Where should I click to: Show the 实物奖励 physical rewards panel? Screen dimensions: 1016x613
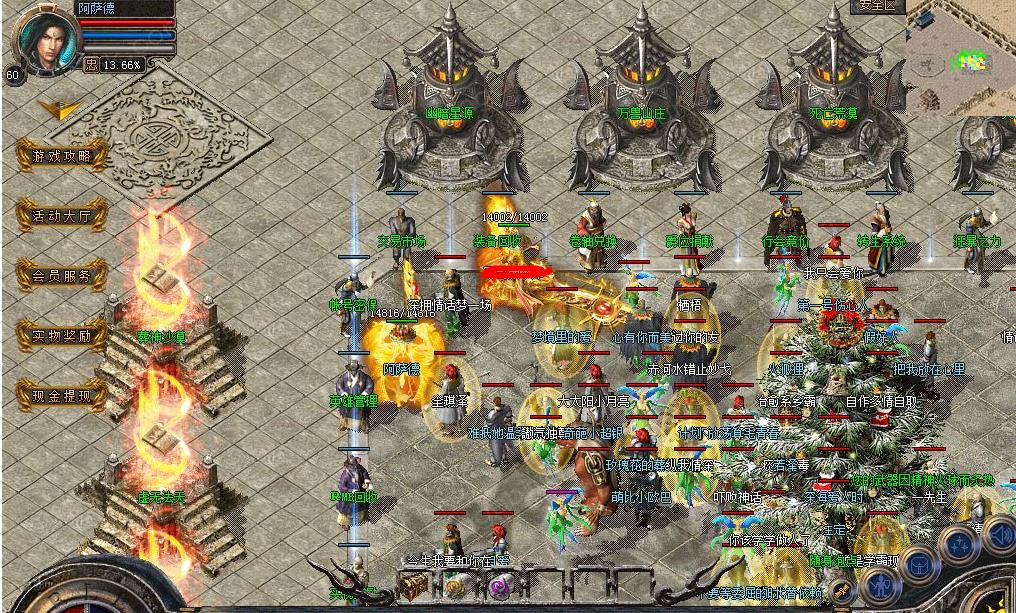(x=62, y=336)
